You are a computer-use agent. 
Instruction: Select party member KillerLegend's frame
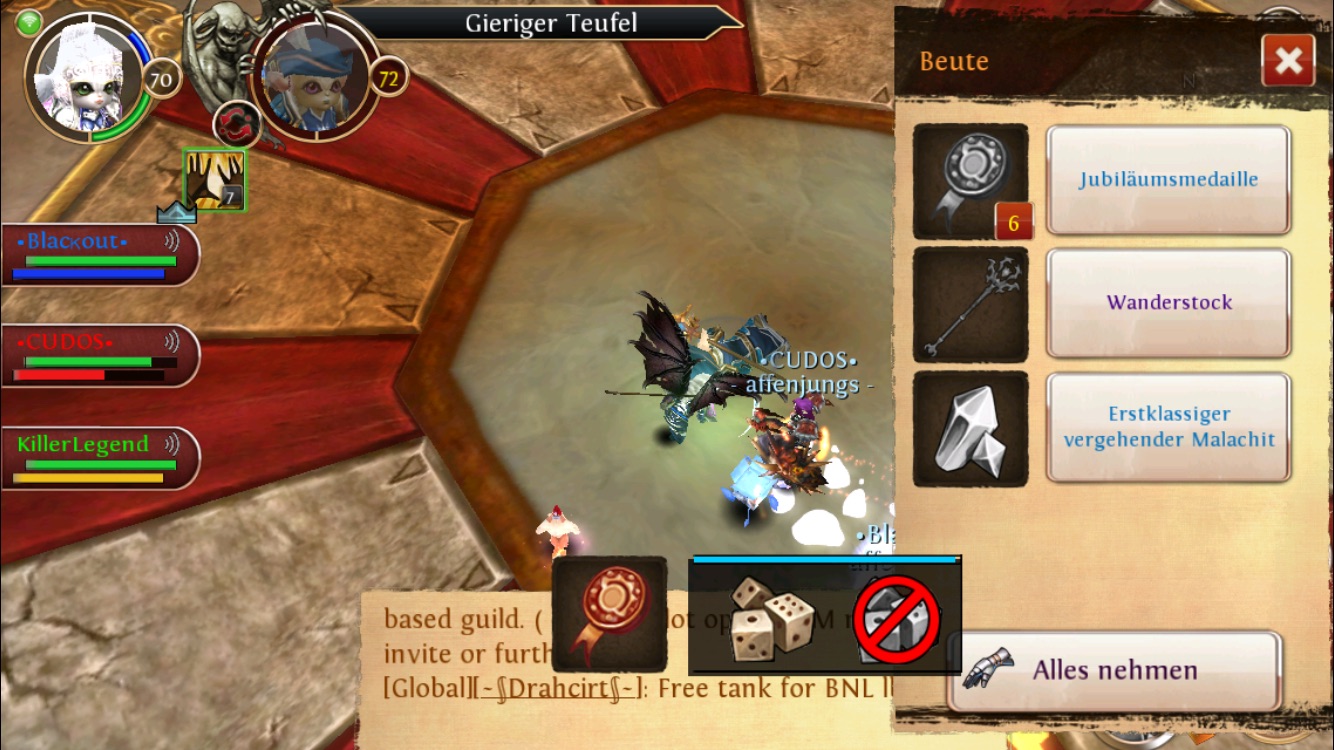[x=98, y=457]
